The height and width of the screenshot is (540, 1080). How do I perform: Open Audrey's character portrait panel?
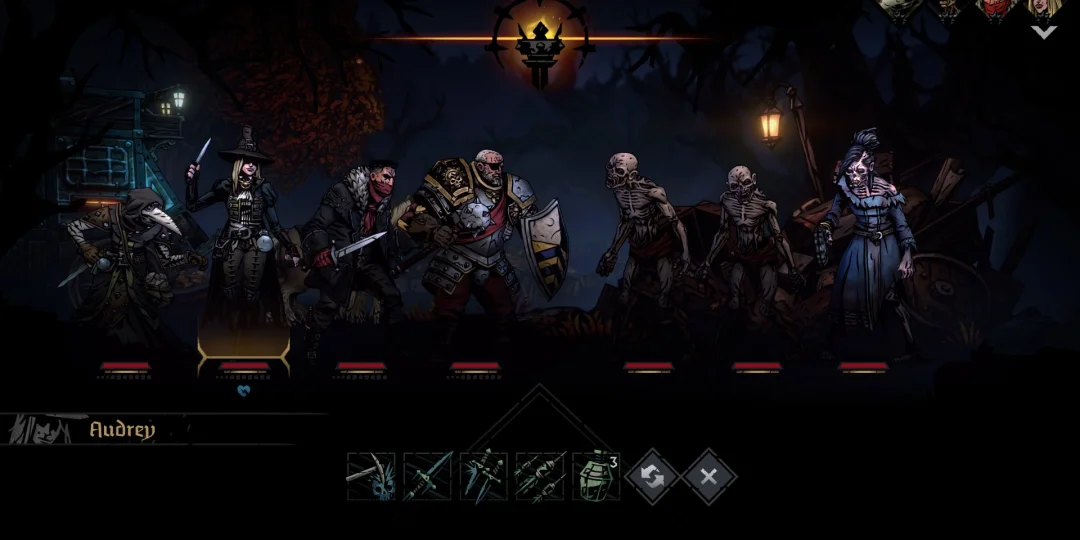point(40,430)
